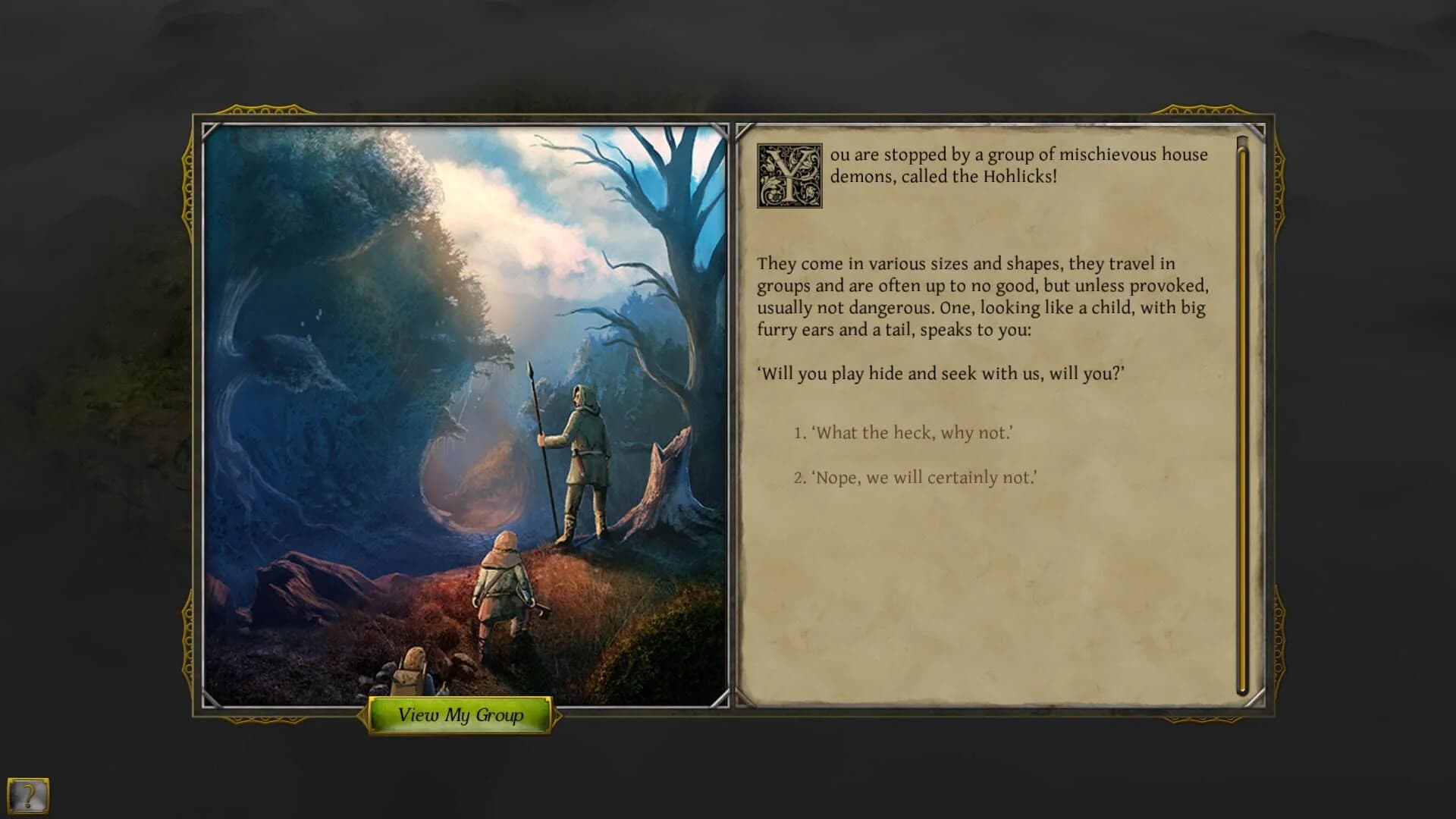Click the parchment text panel
The width and height of the screenshot is (1456, 819).
click(986, 591)
